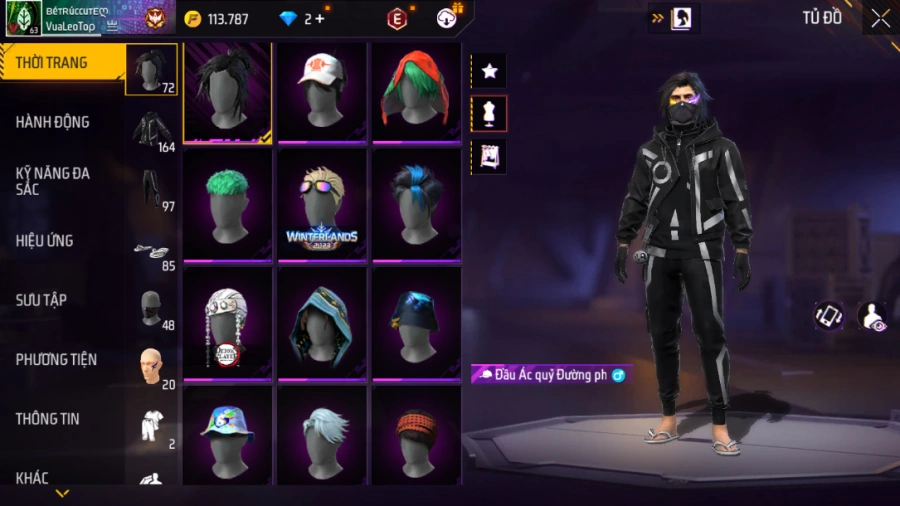Equip the green curly hair item
Screen dimensions: 900x506
coord(228,205)
